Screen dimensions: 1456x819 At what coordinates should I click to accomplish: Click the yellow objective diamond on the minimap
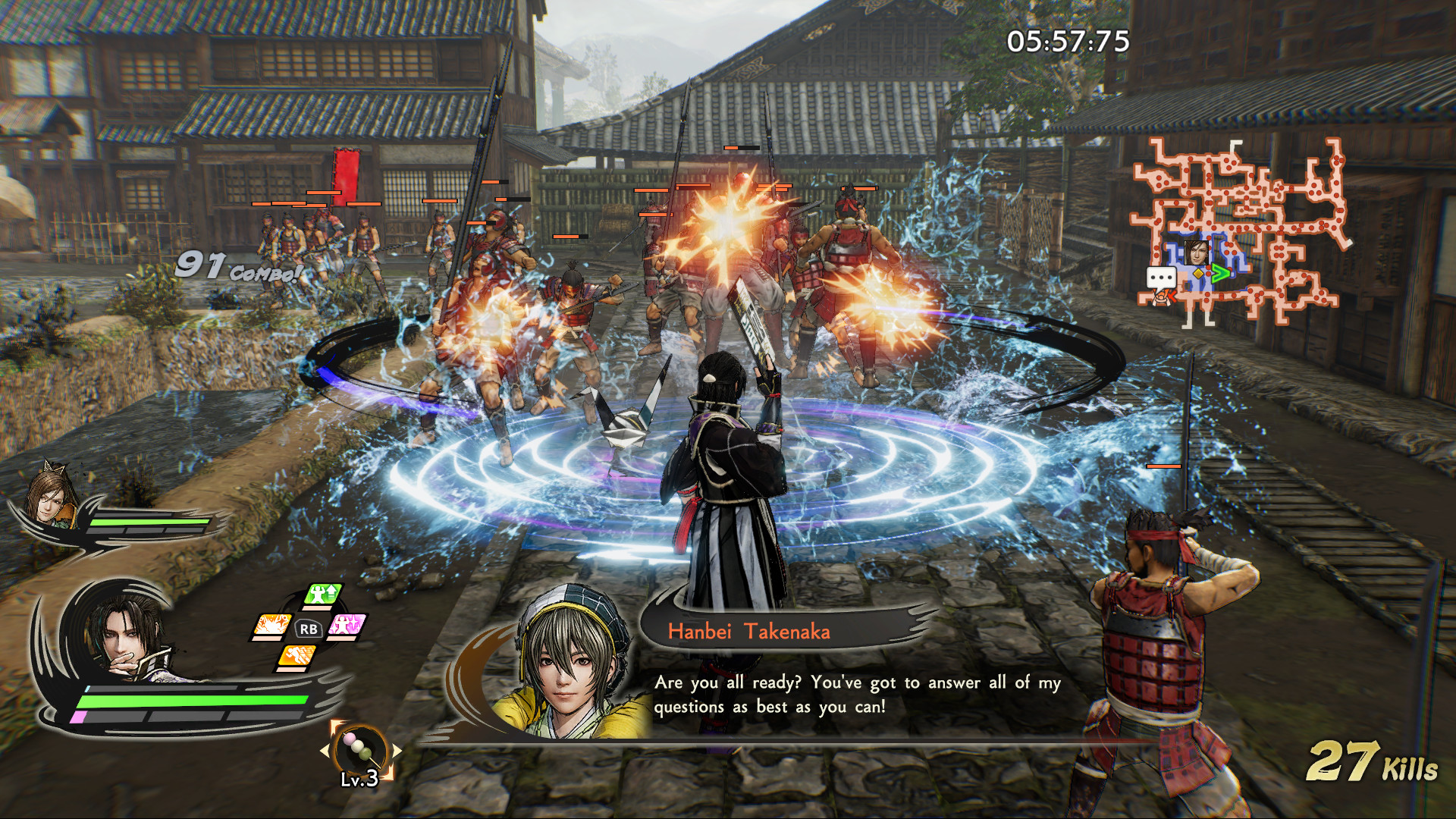[1199, 274]
